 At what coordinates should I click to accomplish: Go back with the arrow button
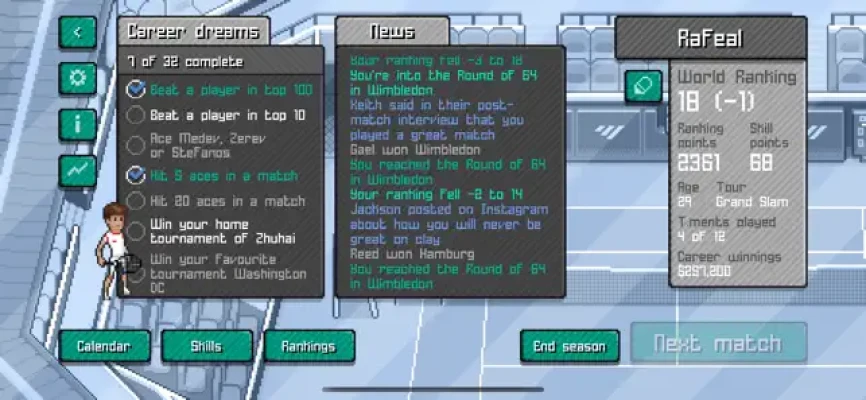tap(77, 32)
